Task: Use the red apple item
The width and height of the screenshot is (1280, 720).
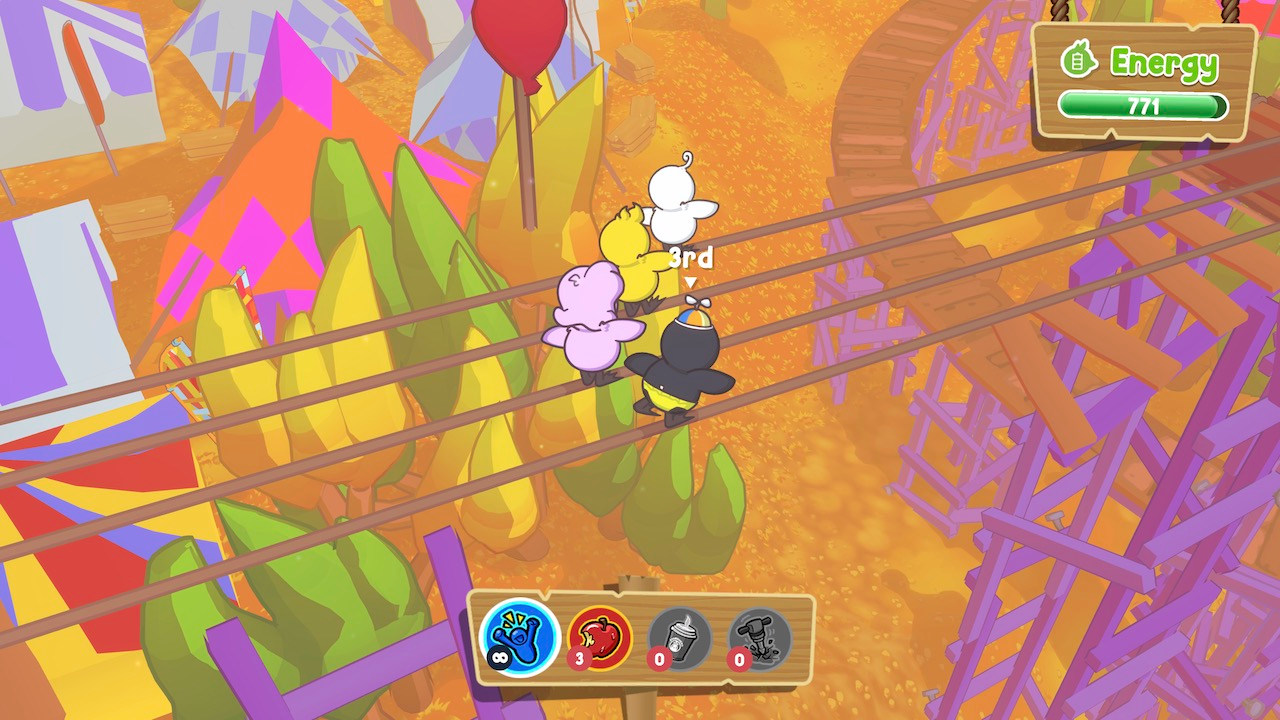Action: [x=601, y=637]
